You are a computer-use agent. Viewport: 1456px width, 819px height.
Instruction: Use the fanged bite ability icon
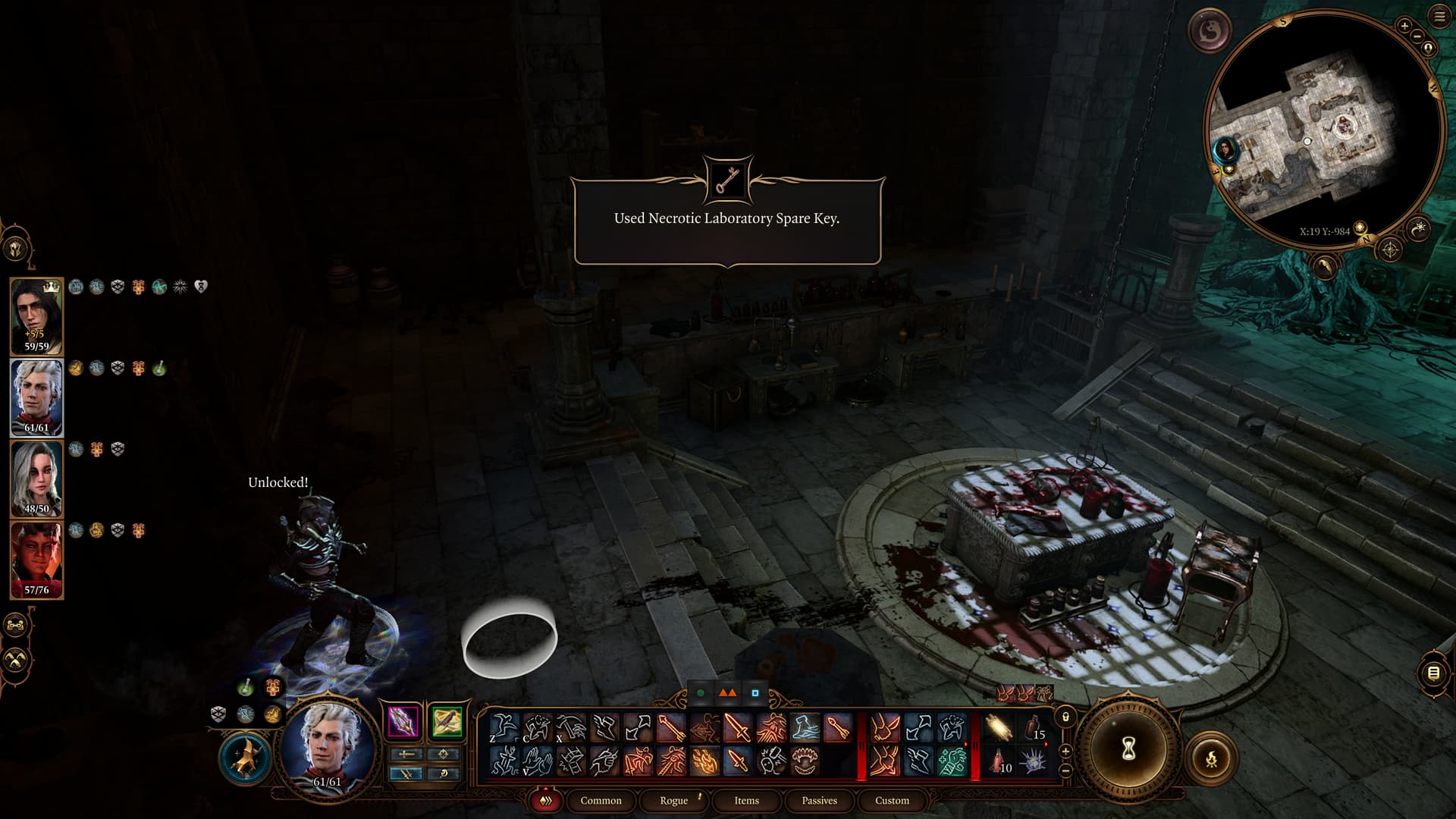(x=804, y=761)
